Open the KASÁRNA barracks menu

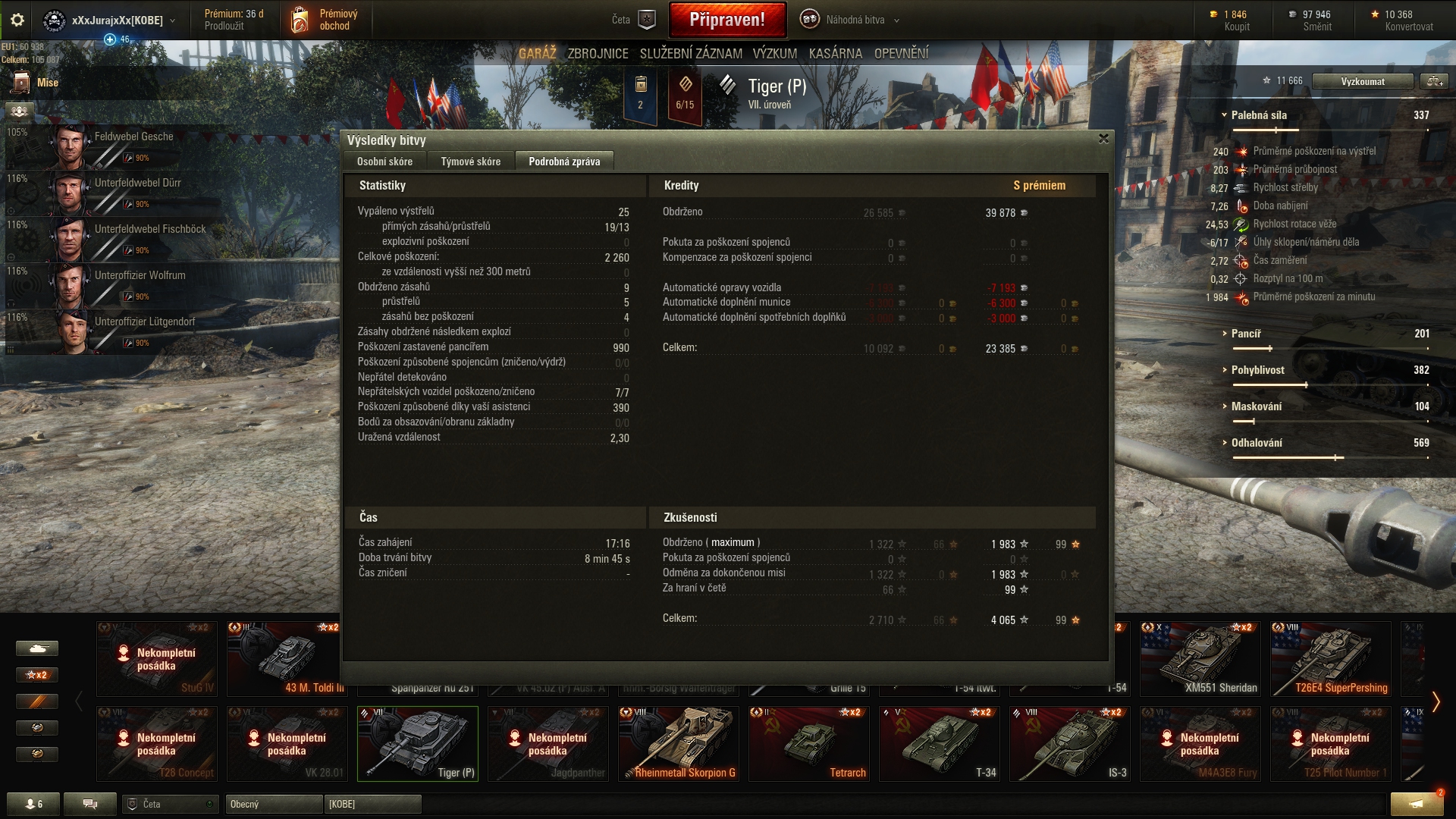click(x=835, y=54)
